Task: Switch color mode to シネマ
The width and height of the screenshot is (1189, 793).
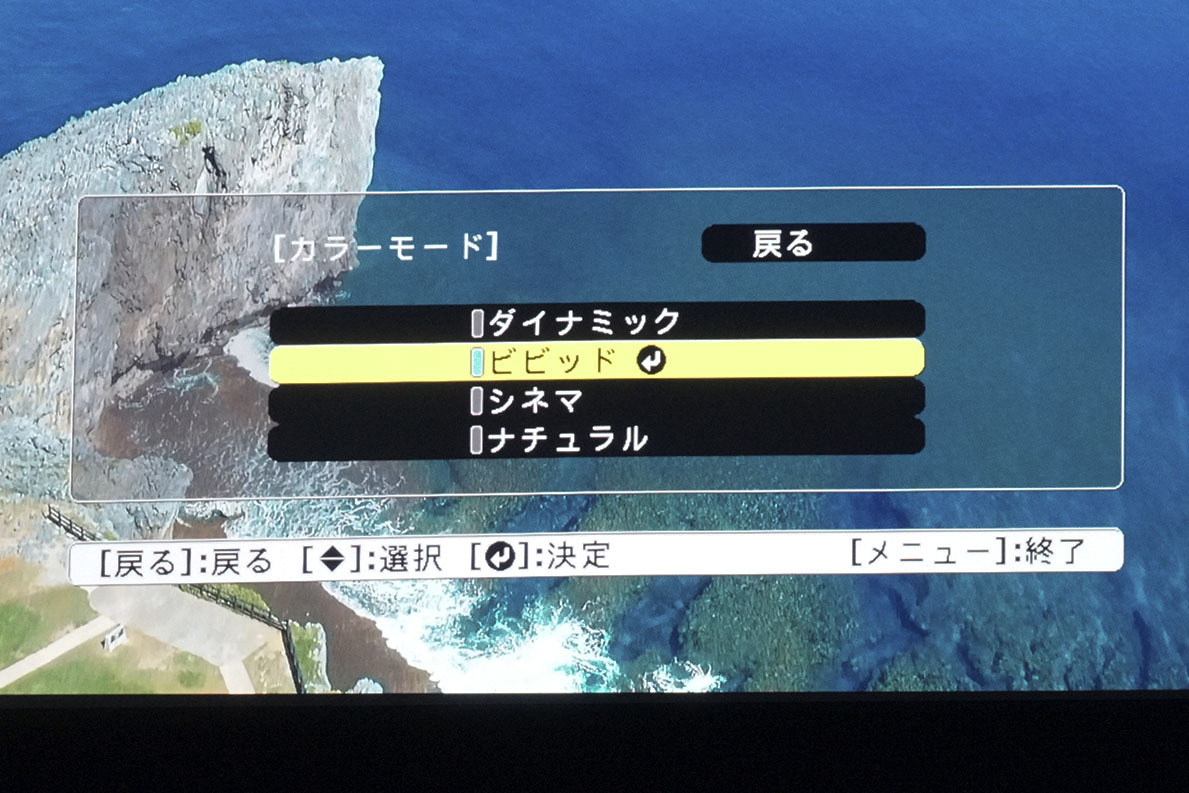Action: coord(596,400)
